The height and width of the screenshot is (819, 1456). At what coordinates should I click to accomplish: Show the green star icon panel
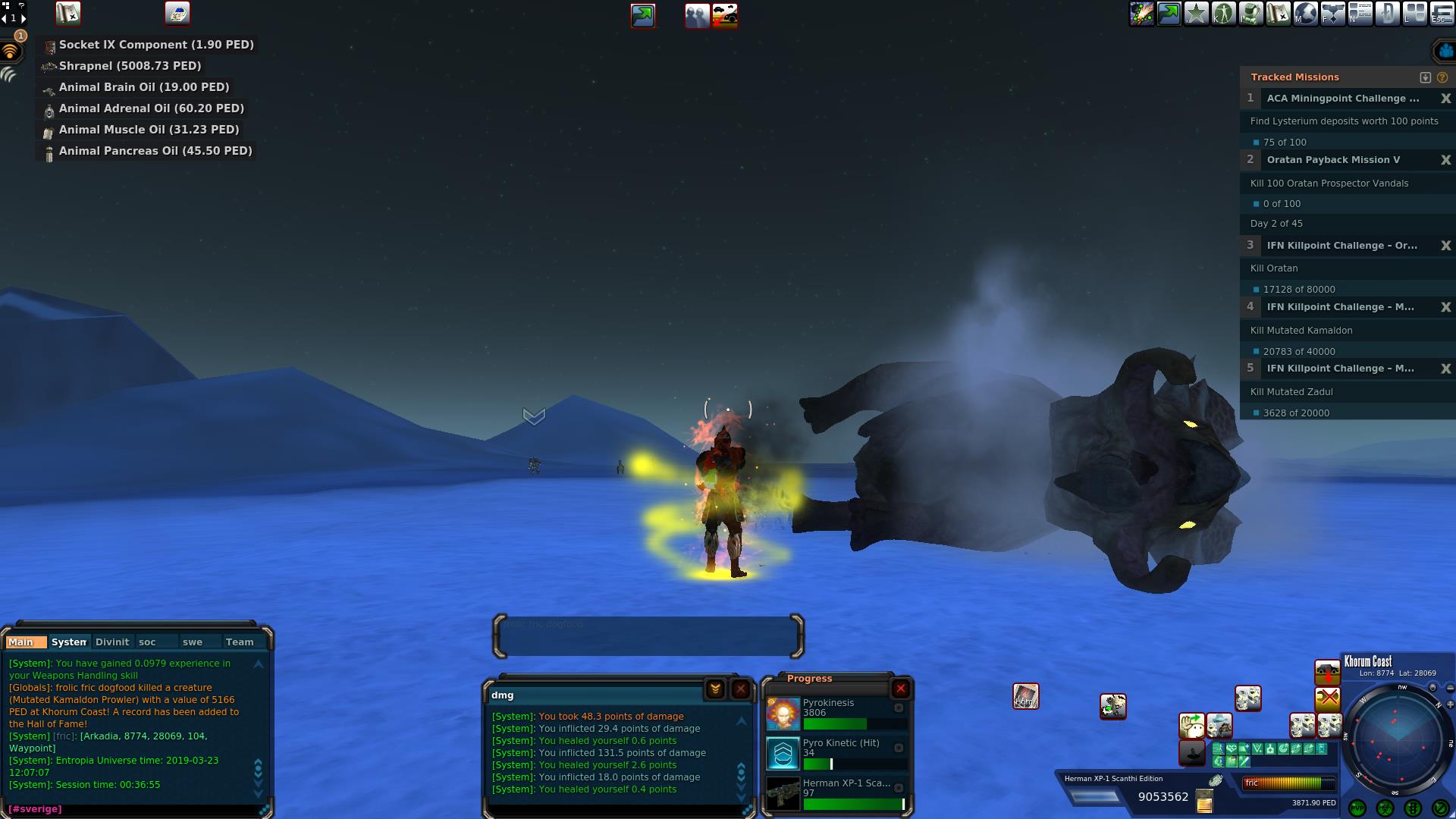[x=1197, y=14]
